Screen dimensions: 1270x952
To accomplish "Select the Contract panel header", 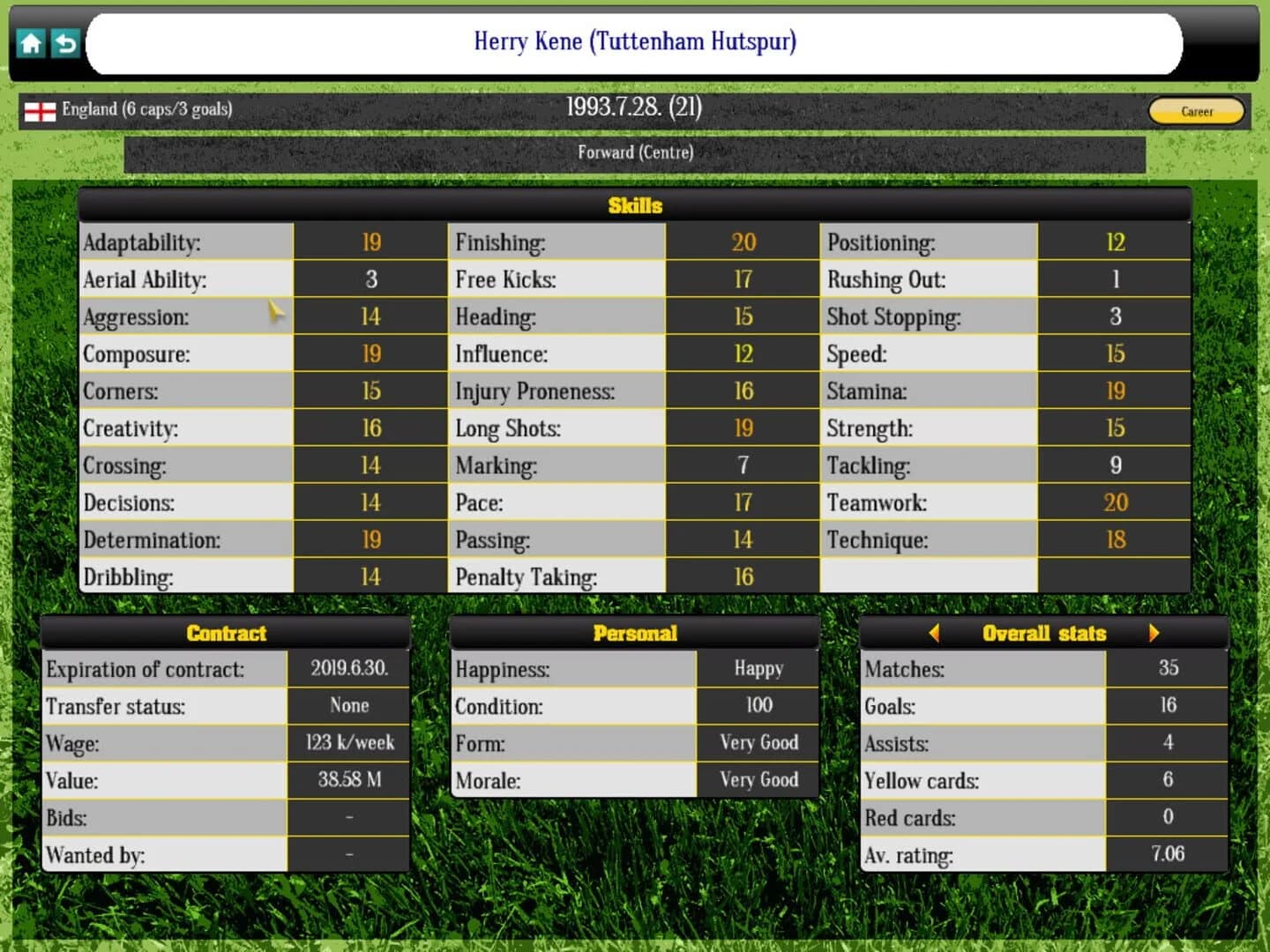I will tap(226, 633).
